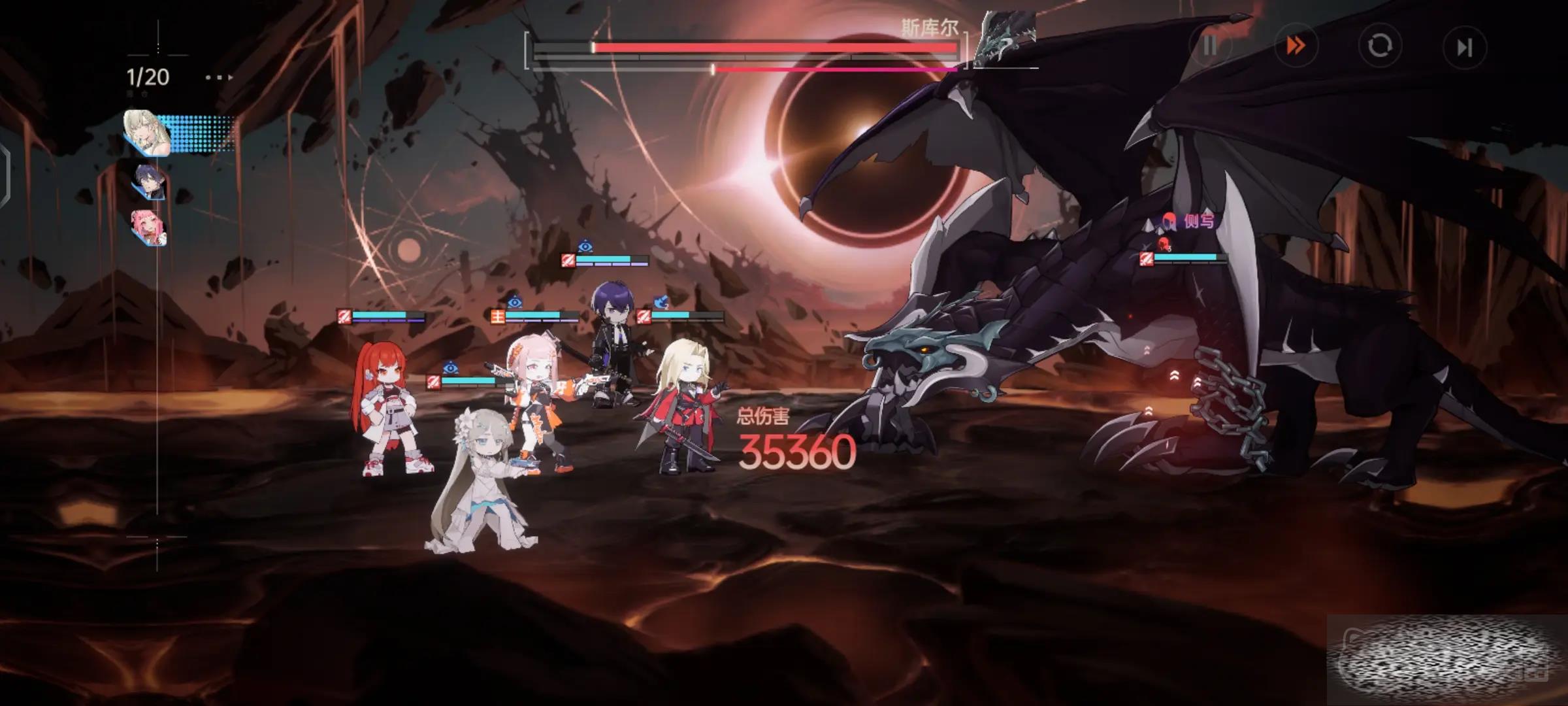This screenshot has width=1568, height=706.
Task: Skip the battle with the skip-forward button
Action: 1464,47
